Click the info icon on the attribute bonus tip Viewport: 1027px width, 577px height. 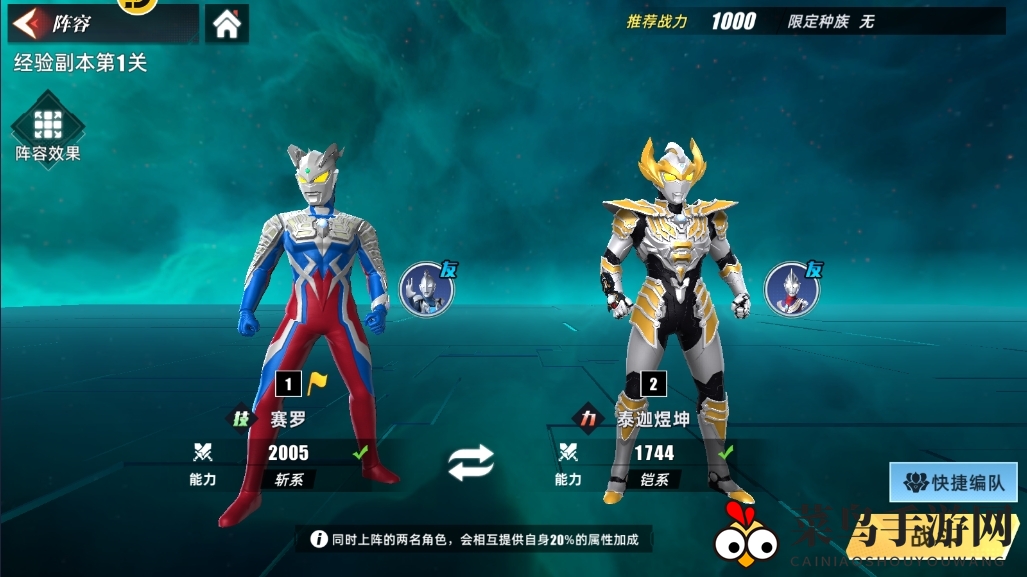click(319, 540)
